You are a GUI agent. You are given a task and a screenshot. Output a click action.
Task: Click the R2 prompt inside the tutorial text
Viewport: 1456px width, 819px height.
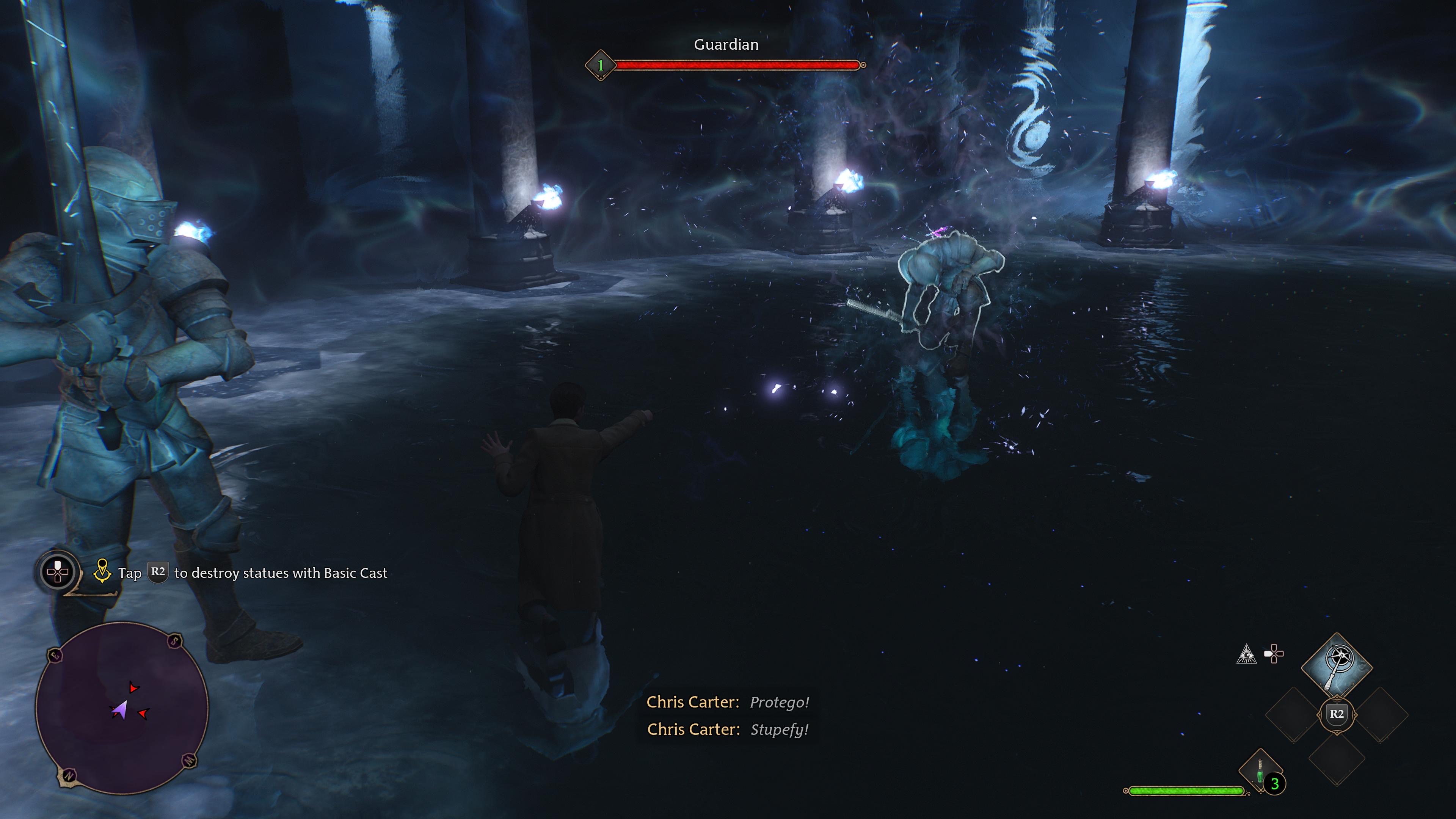158,573
